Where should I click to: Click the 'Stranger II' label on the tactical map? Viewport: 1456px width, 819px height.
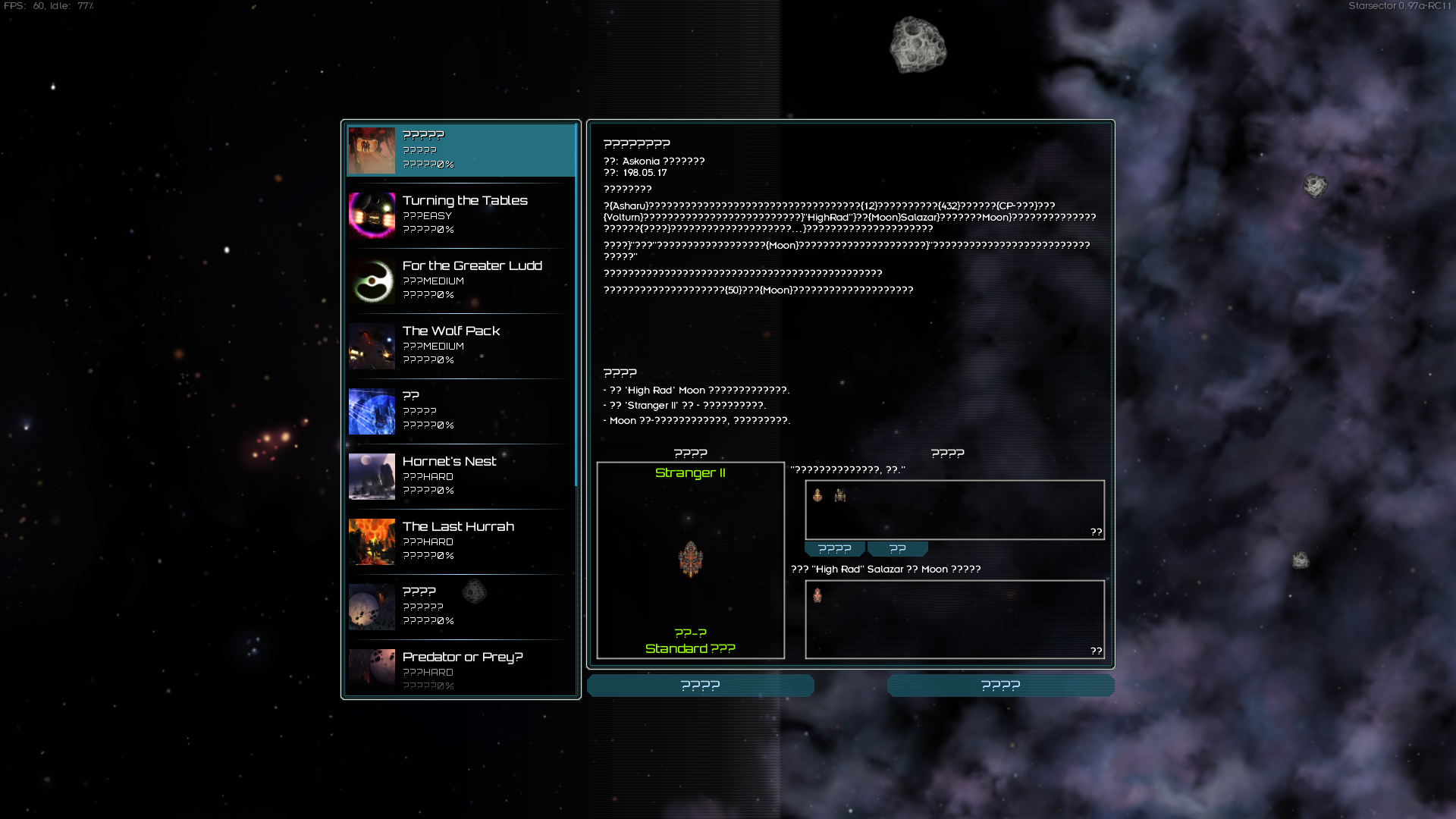(690, 472)
